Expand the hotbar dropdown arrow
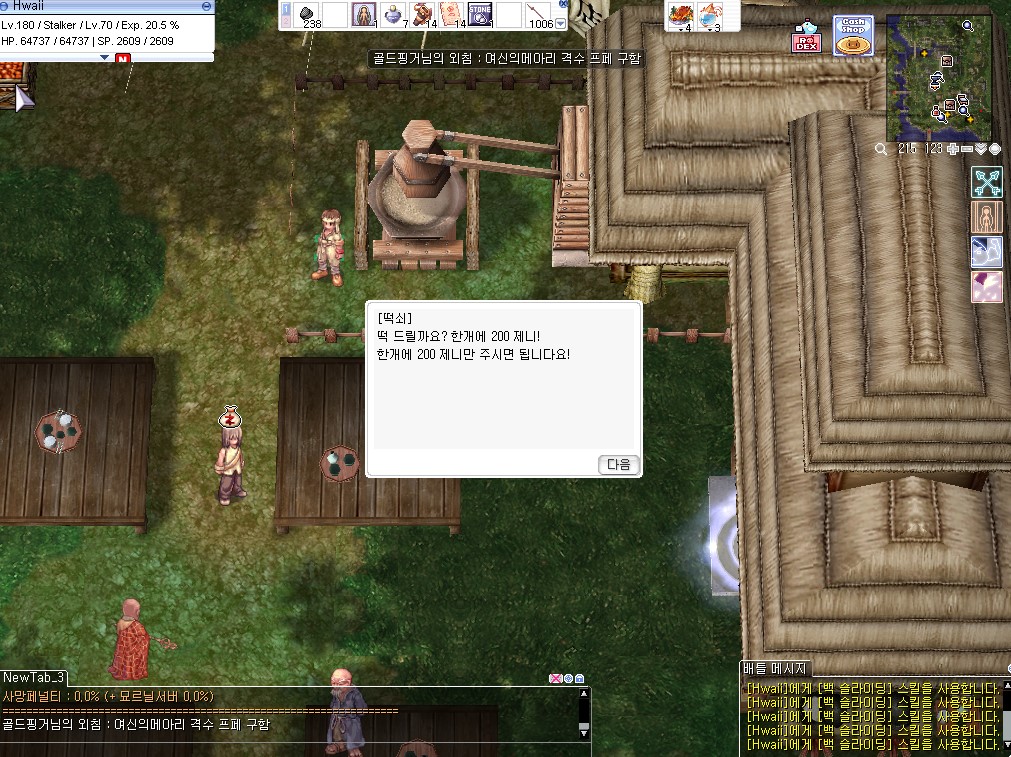The width and height of the screenshot is (1011, 757). 561,23
